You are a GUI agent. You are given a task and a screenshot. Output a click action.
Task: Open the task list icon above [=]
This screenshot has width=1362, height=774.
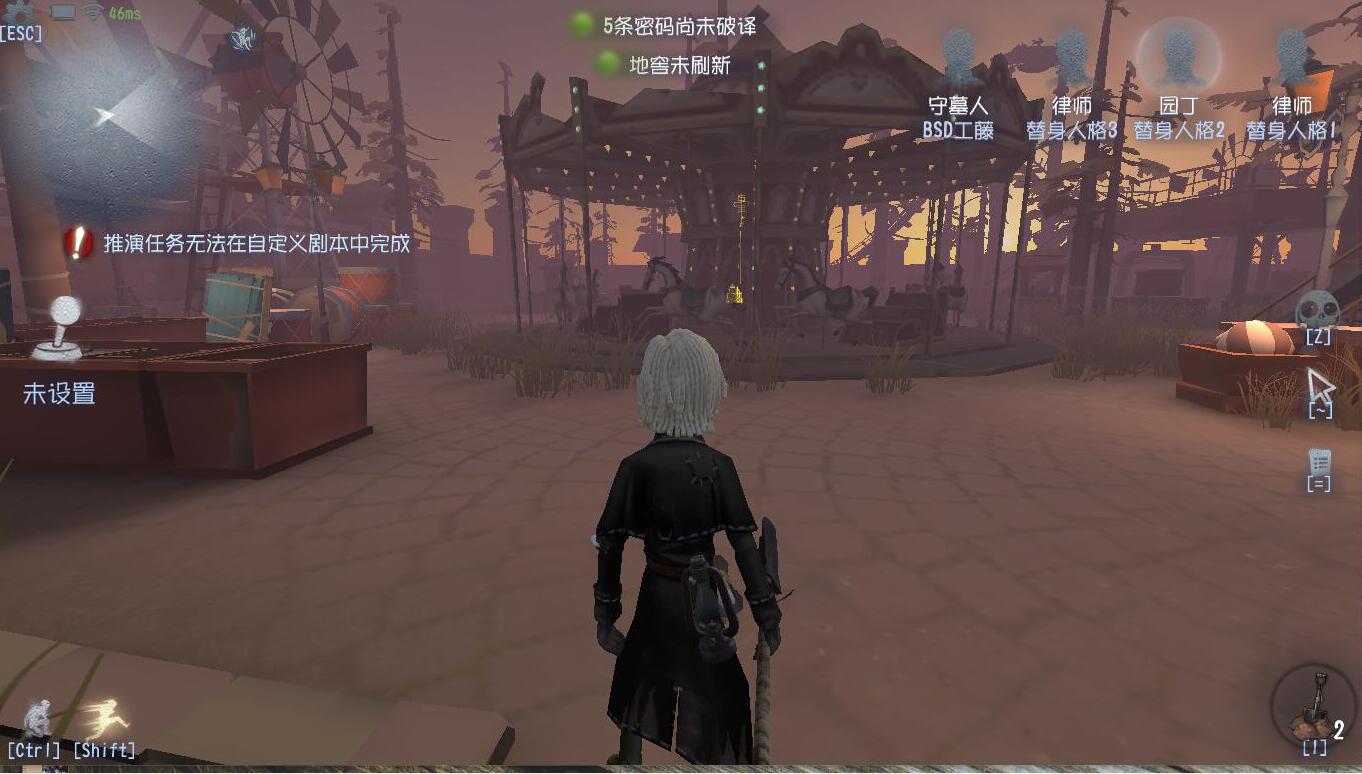pos(1322,462)
